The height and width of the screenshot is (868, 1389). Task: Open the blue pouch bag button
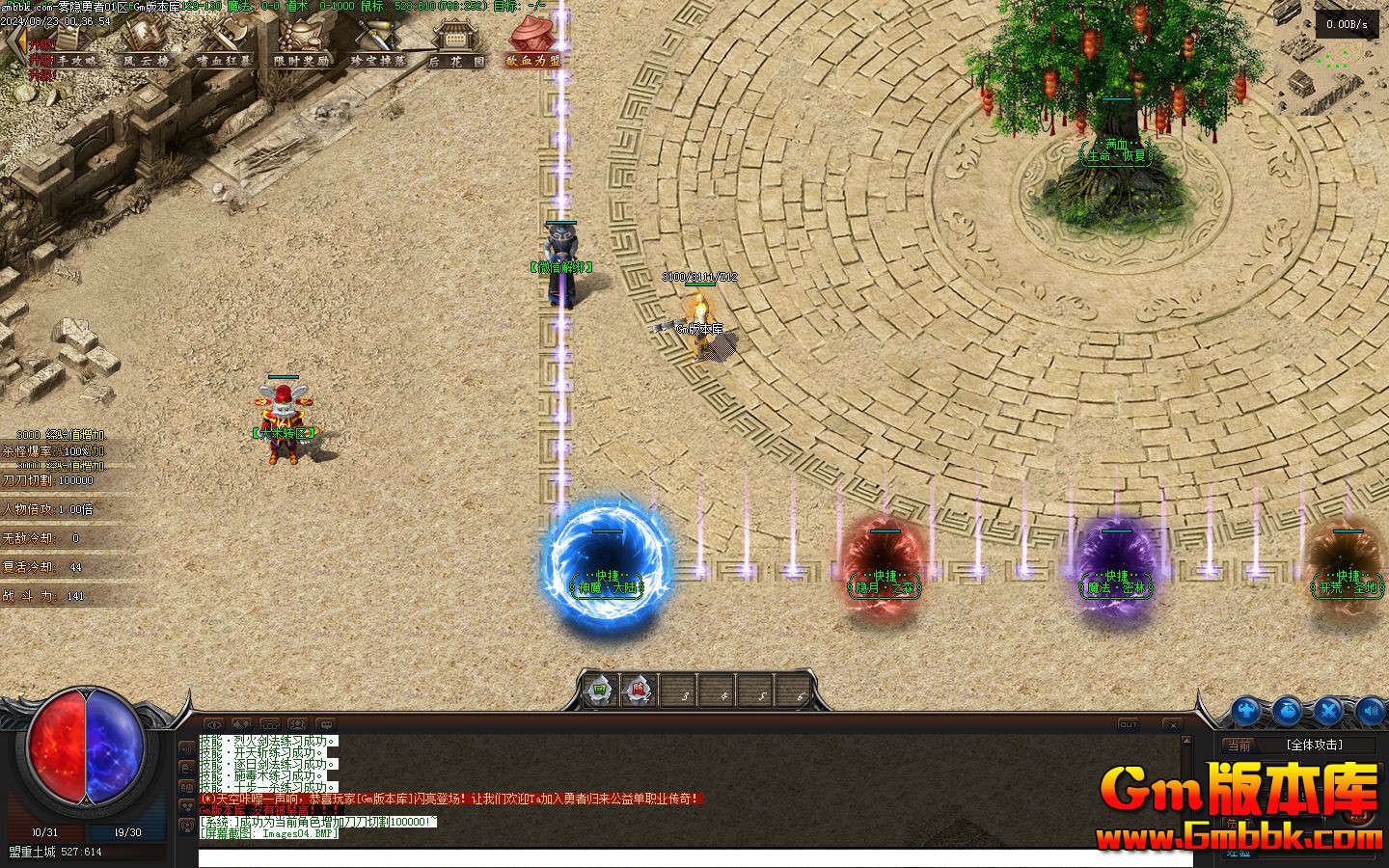(x=1288, y=711)
